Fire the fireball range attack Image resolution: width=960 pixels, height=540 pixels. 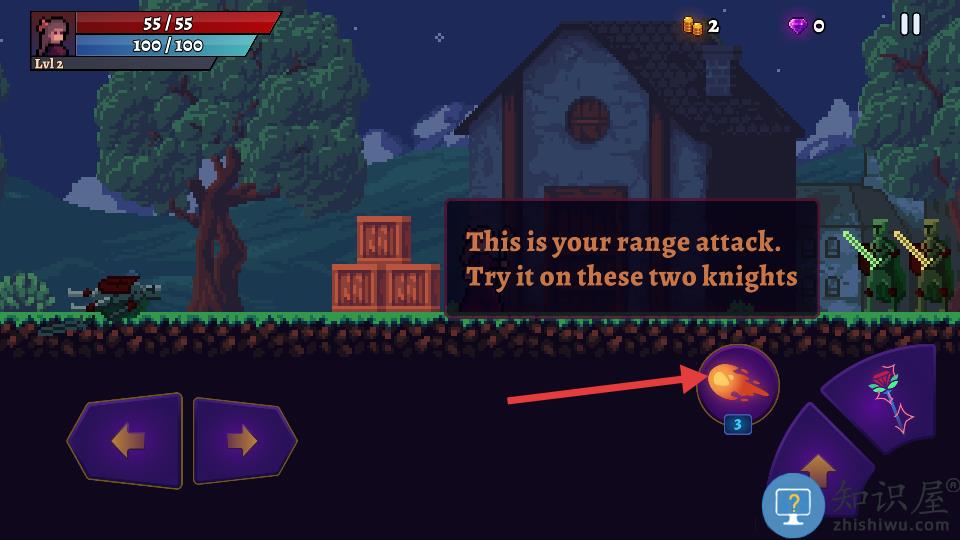pyautogui.click(x=738, y=384)
